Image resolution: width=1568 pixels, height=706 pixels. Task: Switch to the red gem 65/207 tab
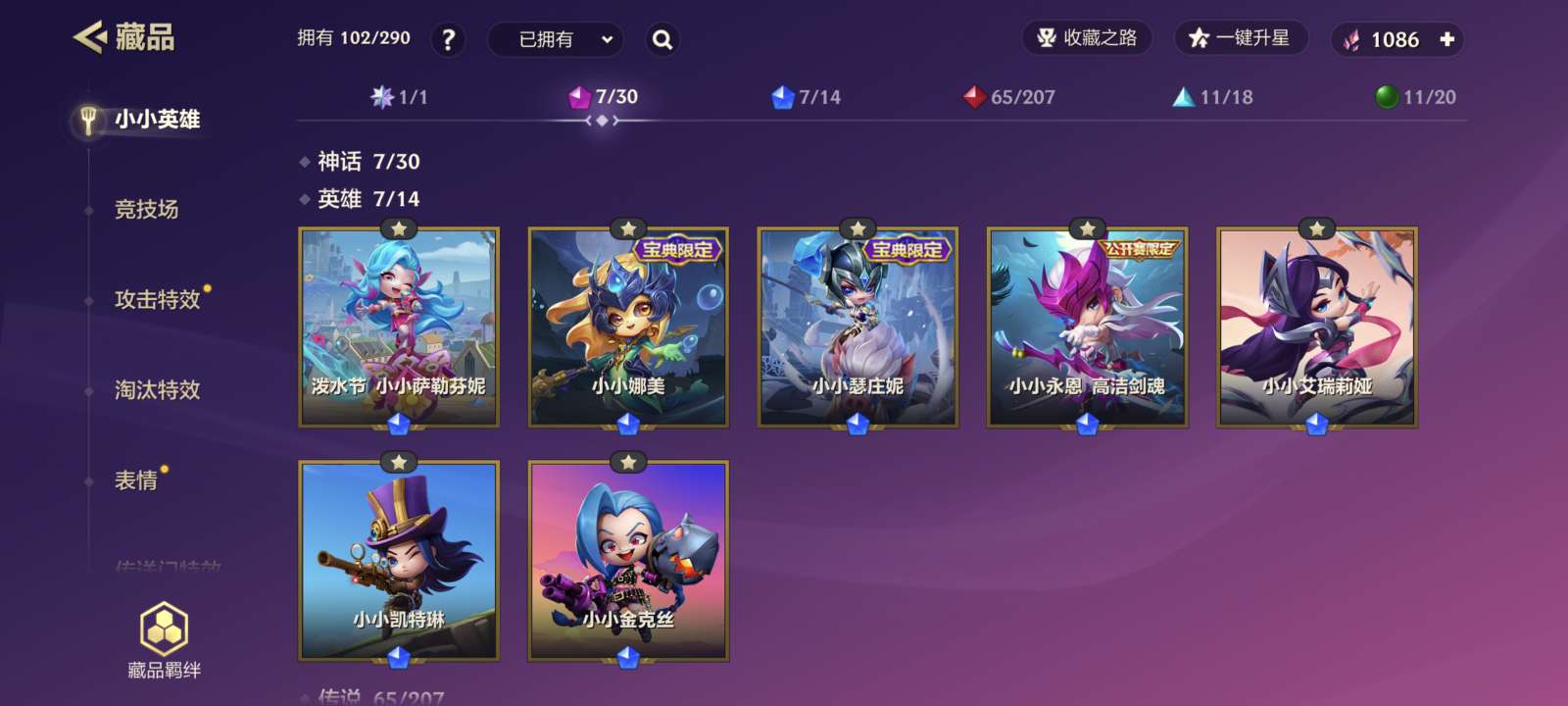coord(1009,97)
